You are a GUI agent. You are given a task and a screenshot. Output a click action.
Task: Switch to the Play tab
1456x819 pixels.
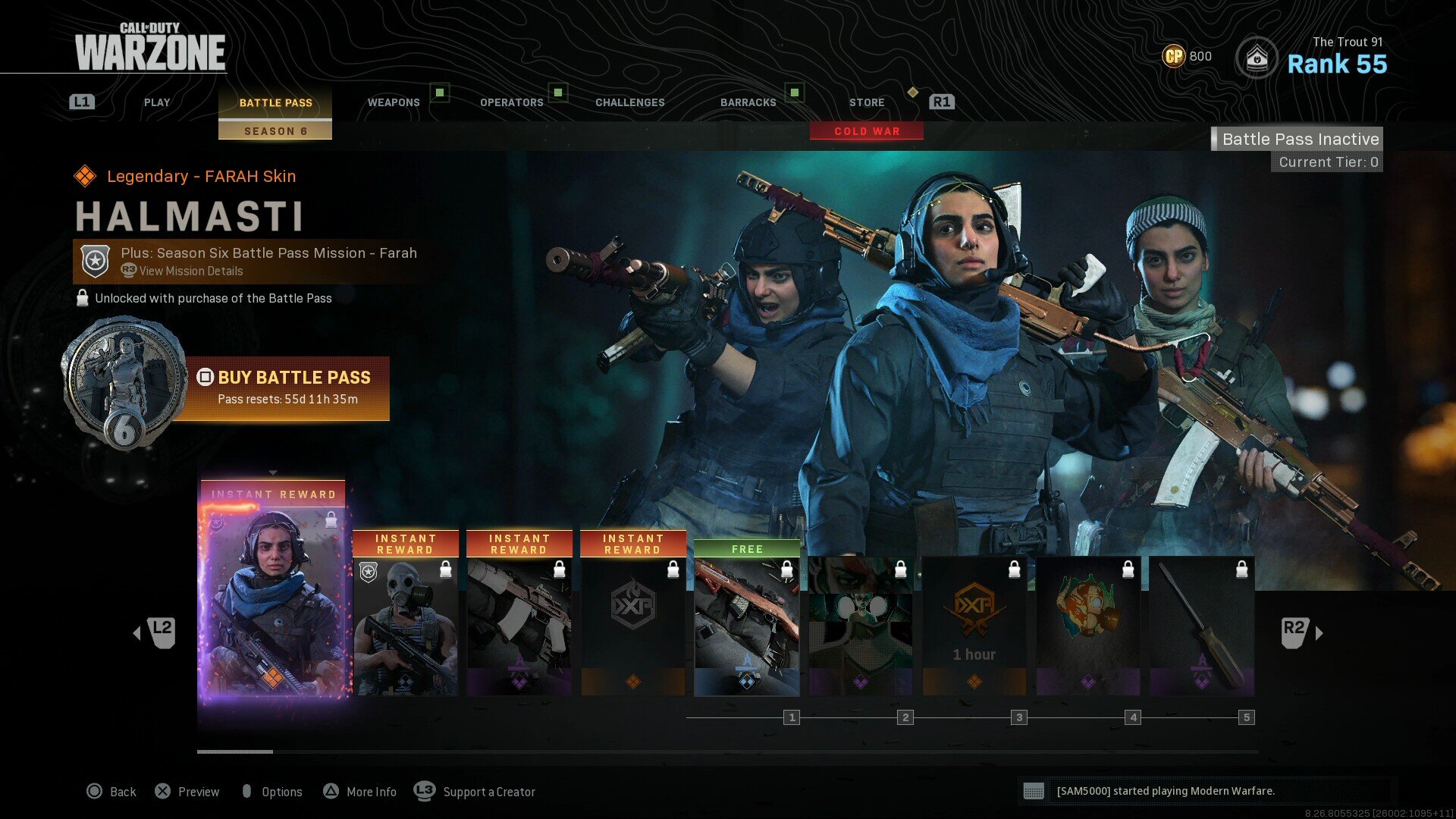point(157,102)
